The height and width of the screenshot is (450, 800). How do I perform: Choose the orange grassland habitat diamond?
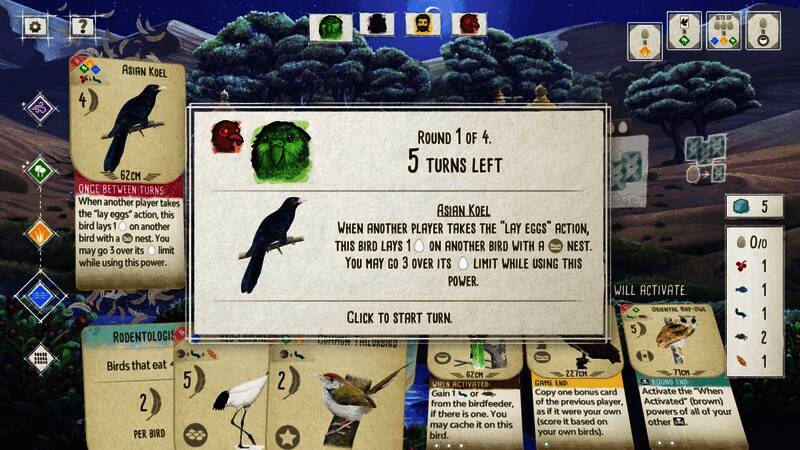point(38,233)
